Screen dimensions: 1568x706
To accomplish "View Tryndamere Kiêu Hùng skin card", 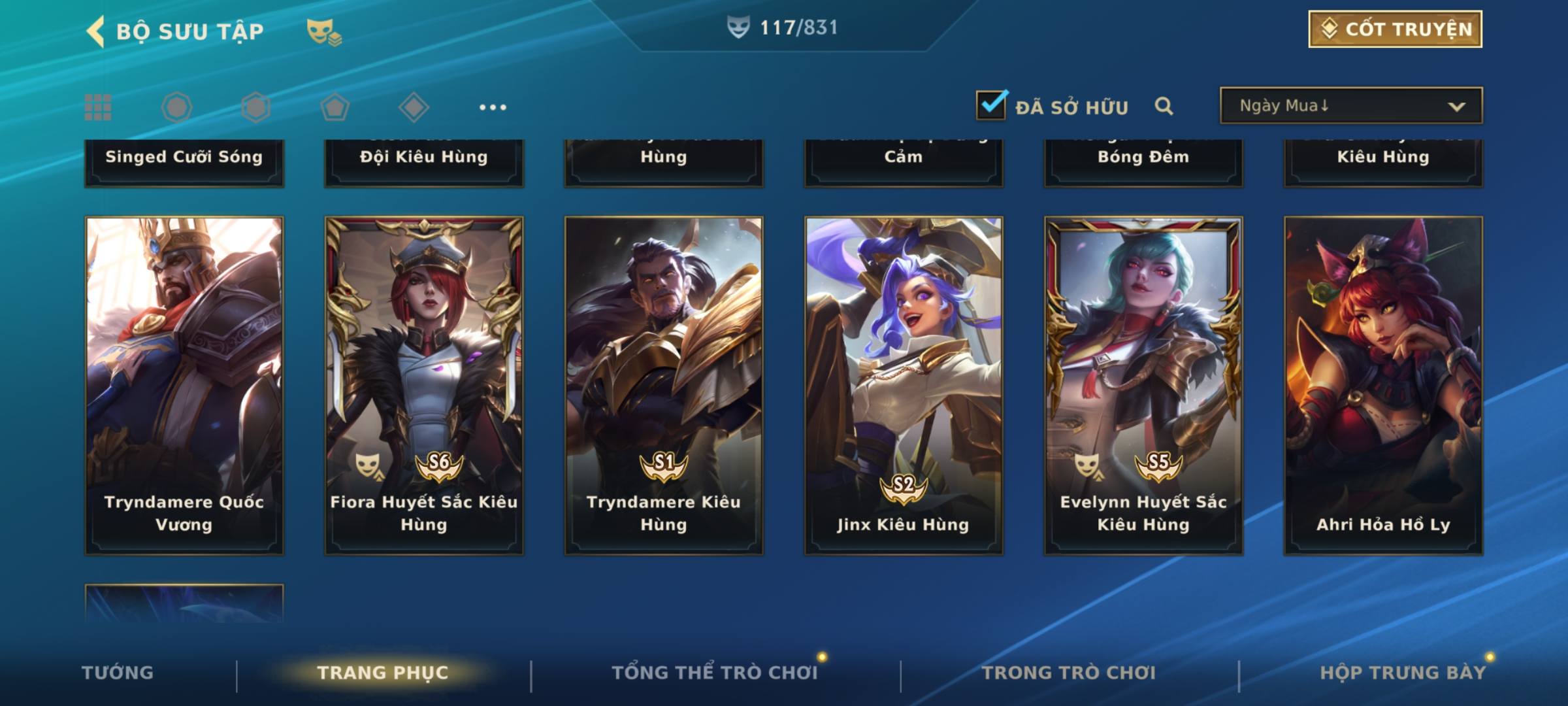I will [x=664, y=386].
